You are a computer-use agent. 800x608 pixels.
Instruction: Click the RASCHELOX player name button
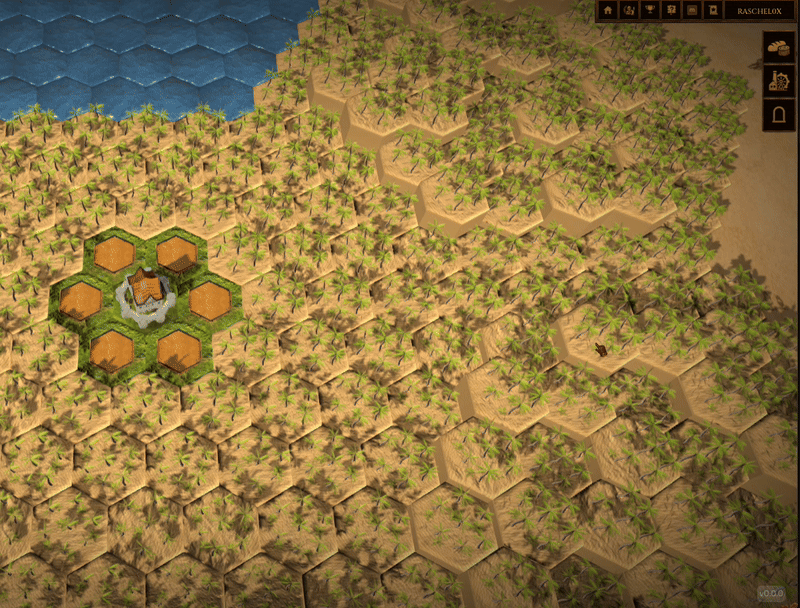coord(759,10)
